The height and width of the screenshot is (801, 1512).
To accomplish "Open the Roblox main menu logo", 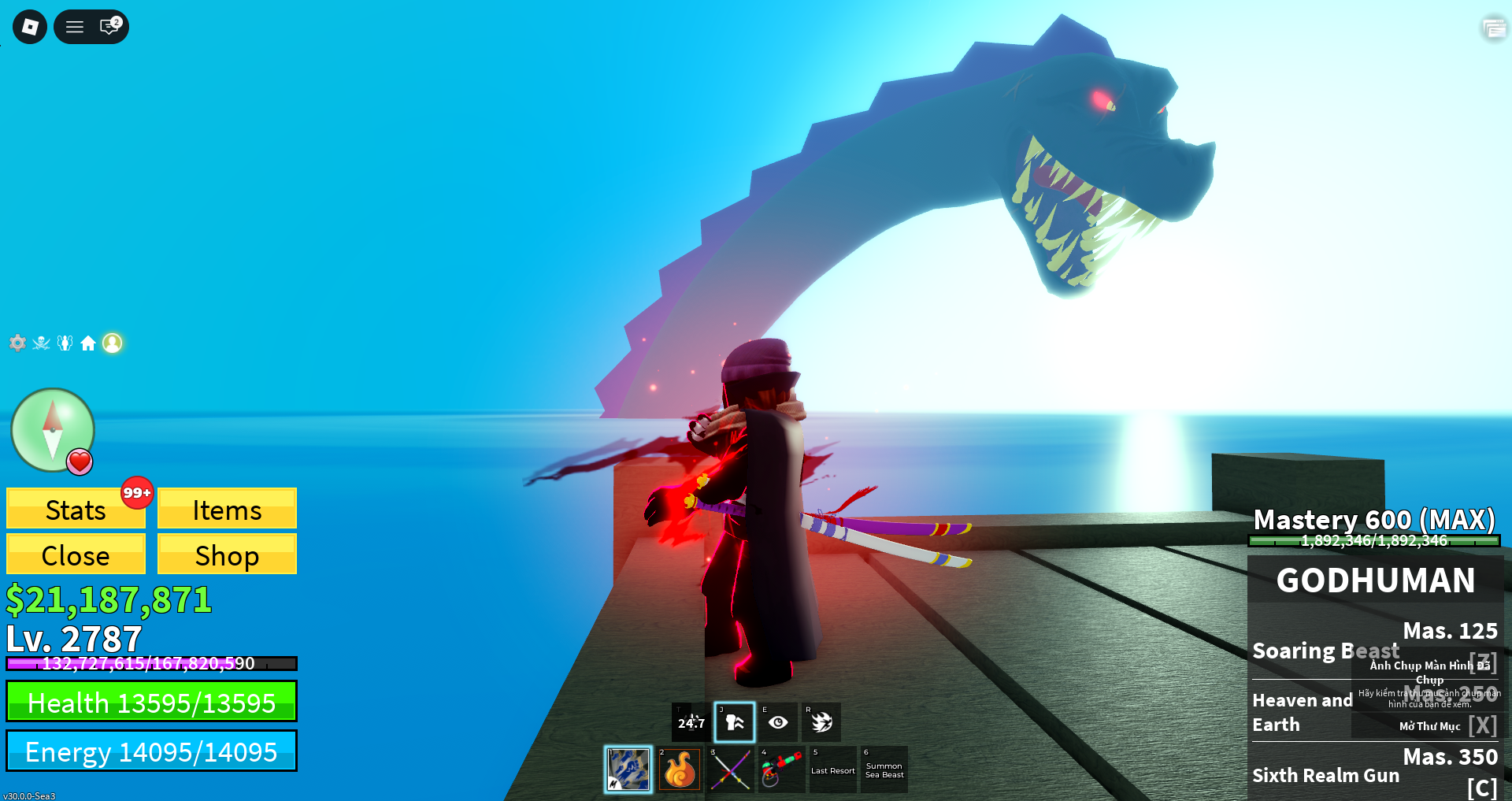I will (30, 27).
